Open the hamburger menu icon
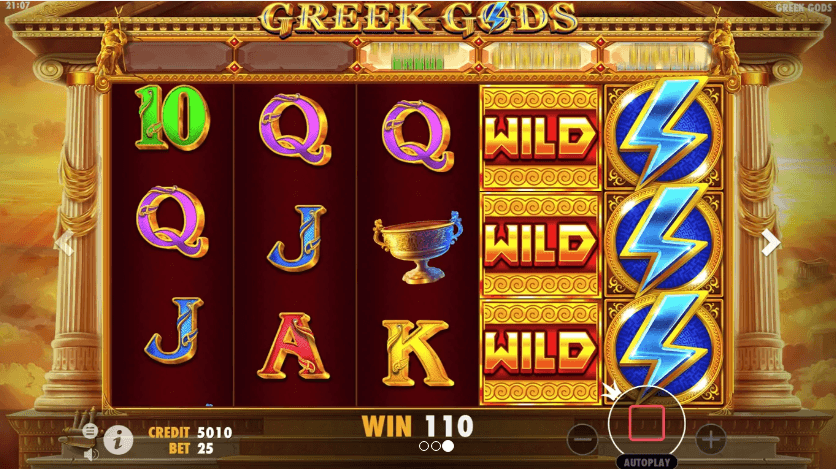This screenshot has height=469, width=836. coord(90,430)
